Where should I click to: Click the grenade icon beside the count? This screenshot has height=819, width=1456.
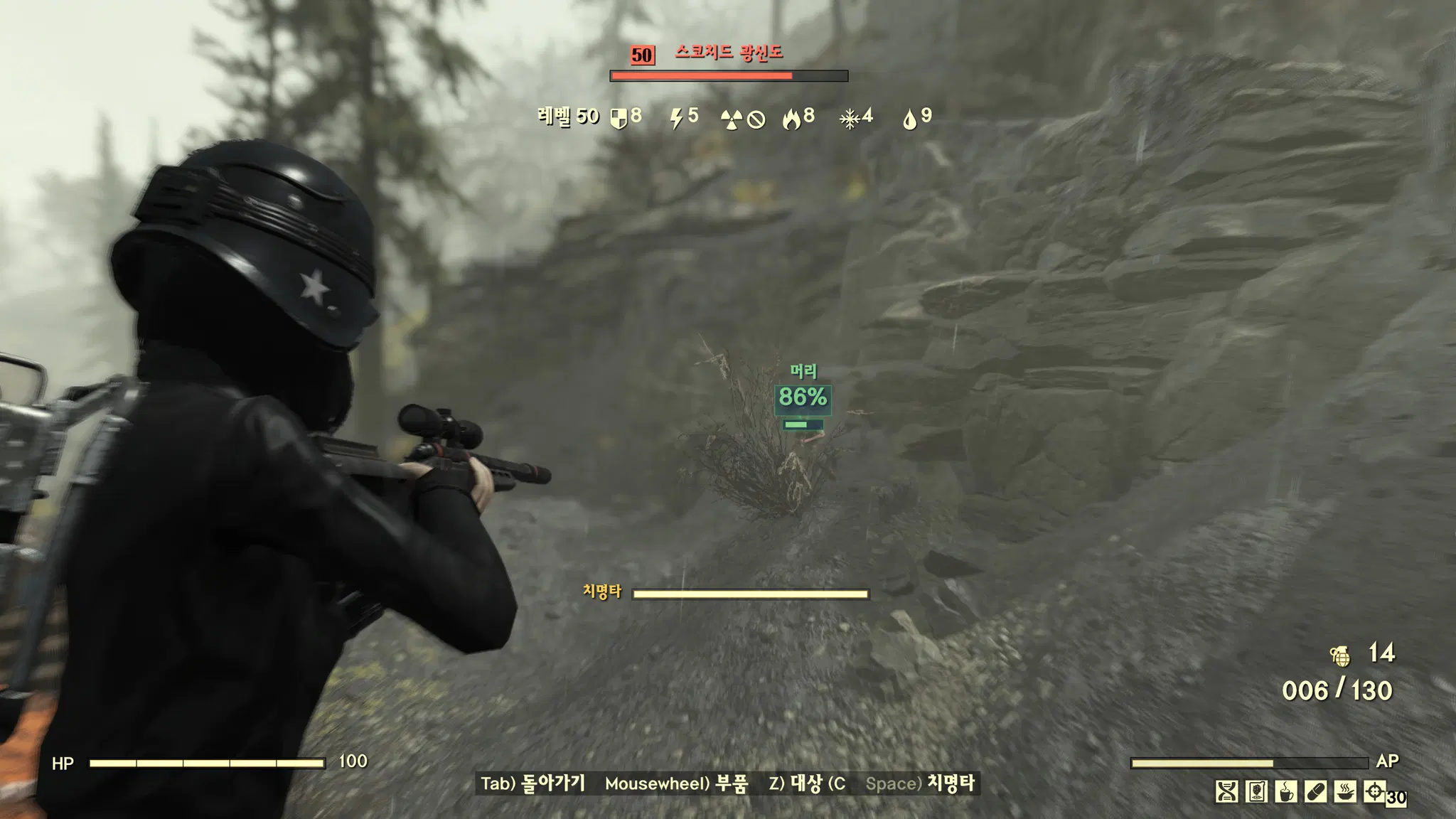[1340, 655]
